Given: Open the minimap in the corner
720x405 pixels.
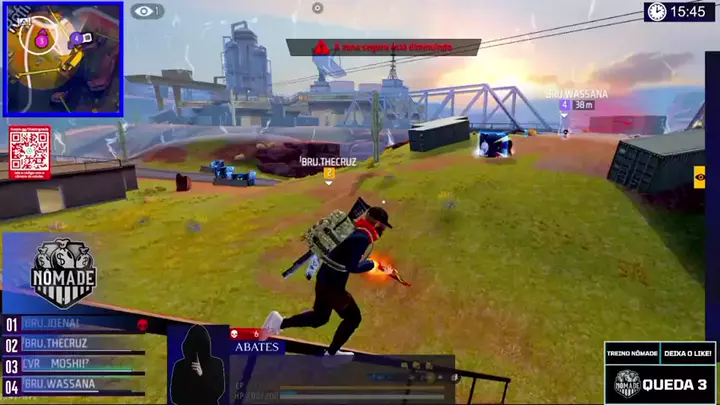Looking at the screenshot, I should pos(63,58).
